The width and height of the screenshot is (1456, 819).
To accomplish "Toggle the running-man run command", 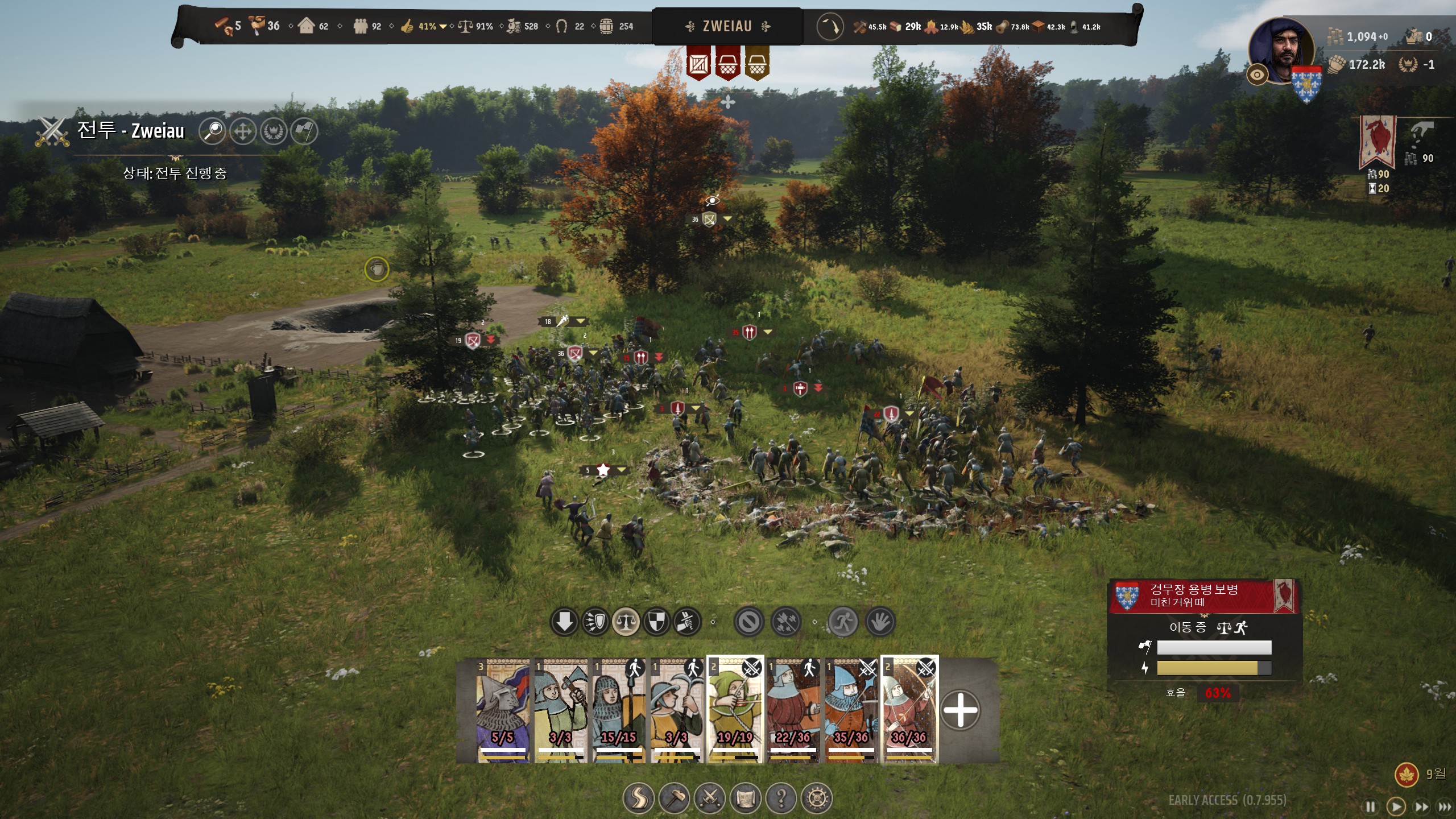I will click(843, 622).
